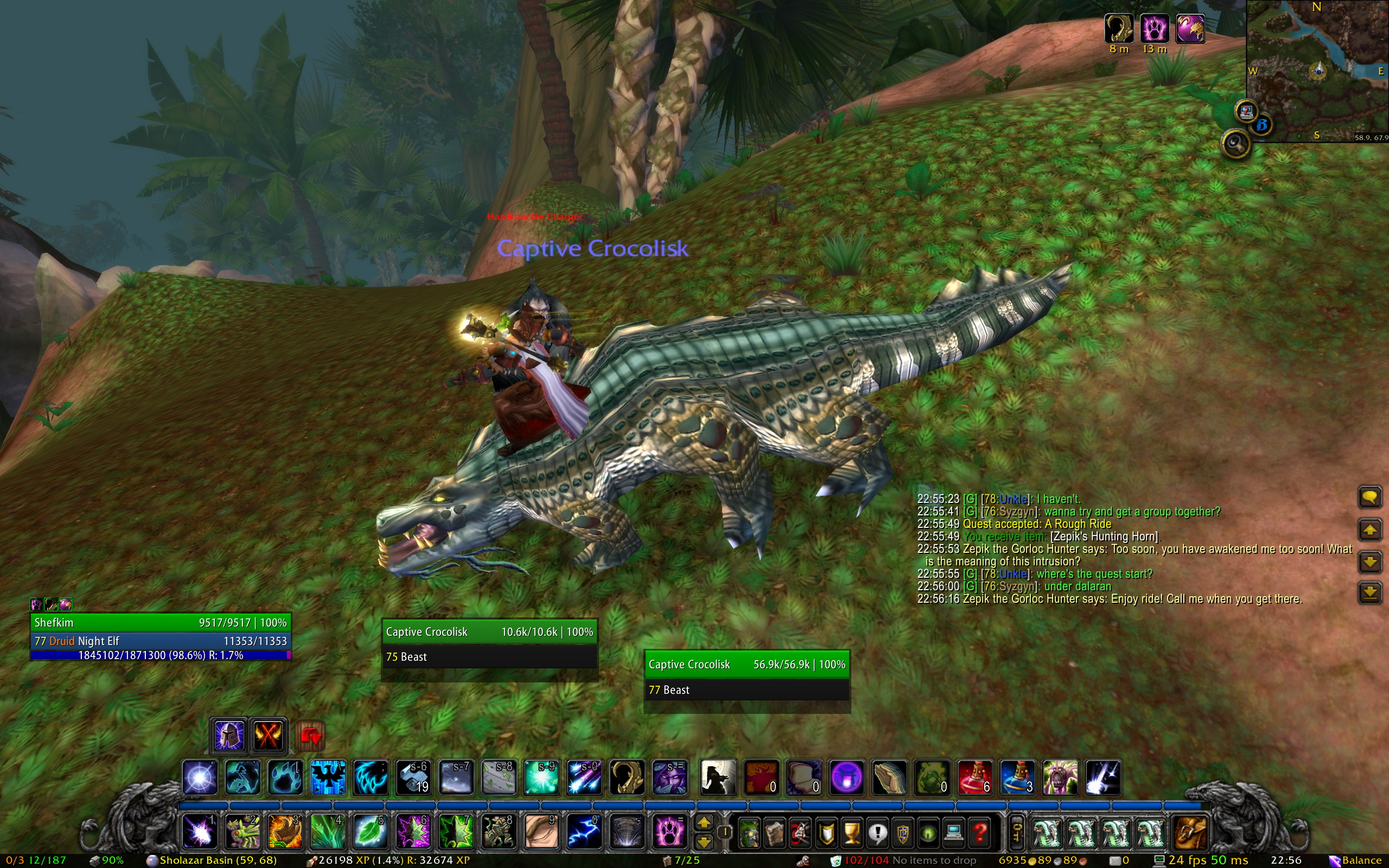Use the blue mana potion slot
1389x868 pixels.
[x=1018, y=778]
